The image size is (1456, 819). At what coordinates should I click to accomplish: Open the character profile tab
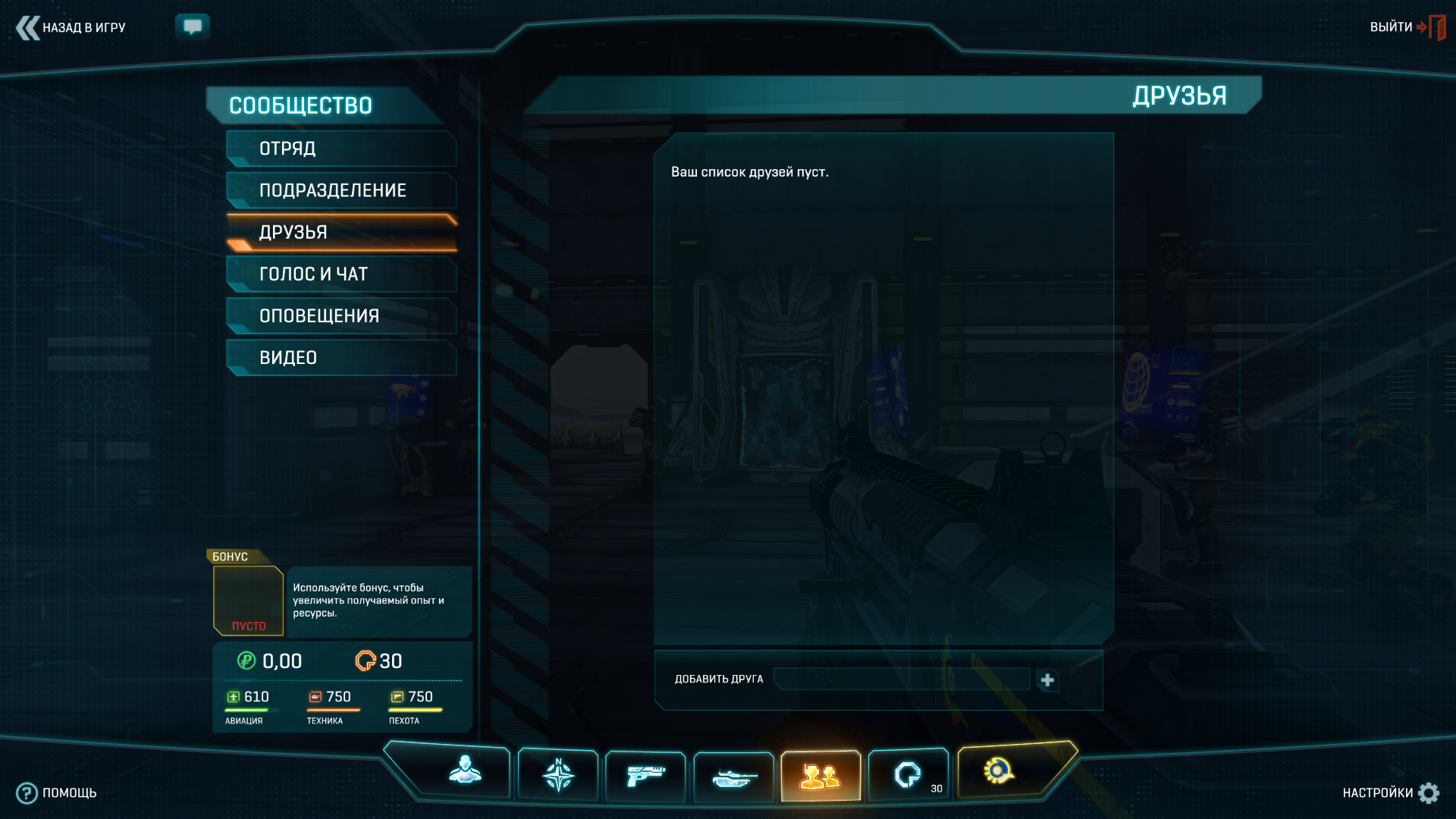(465, 772)
